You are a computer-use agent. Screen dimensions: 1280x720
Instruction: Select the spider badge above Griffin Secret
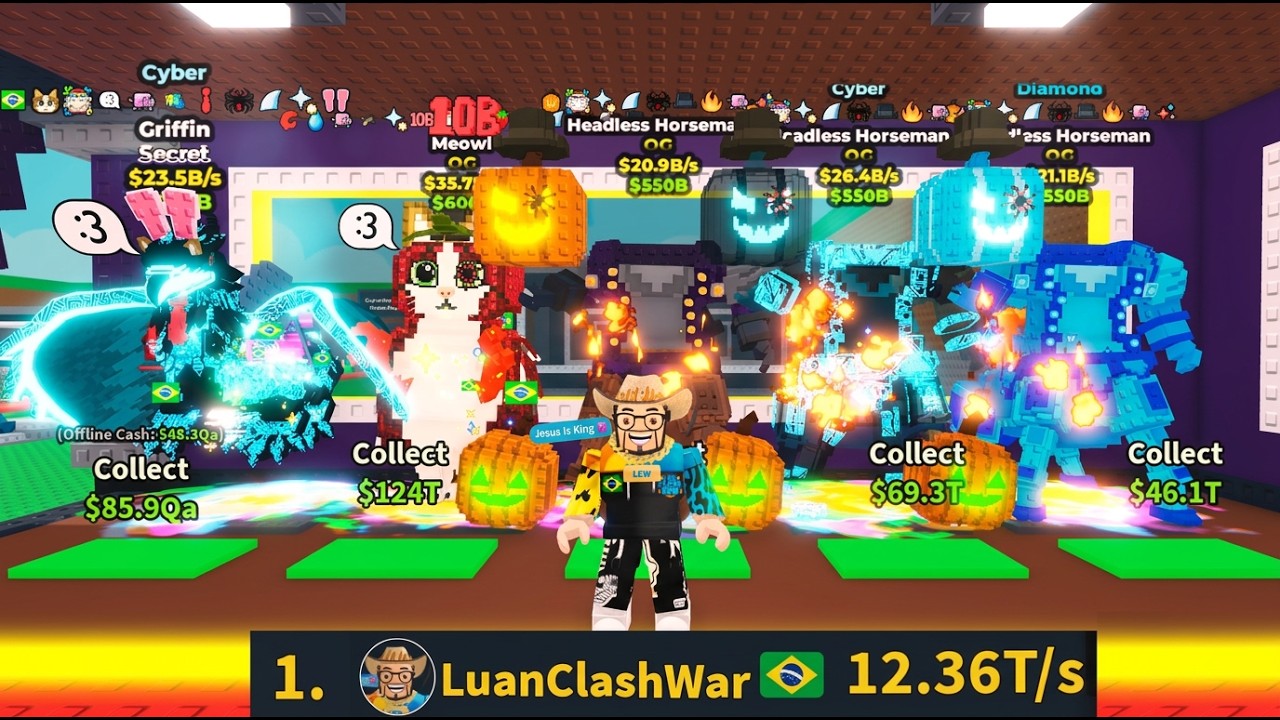point(239,99)
